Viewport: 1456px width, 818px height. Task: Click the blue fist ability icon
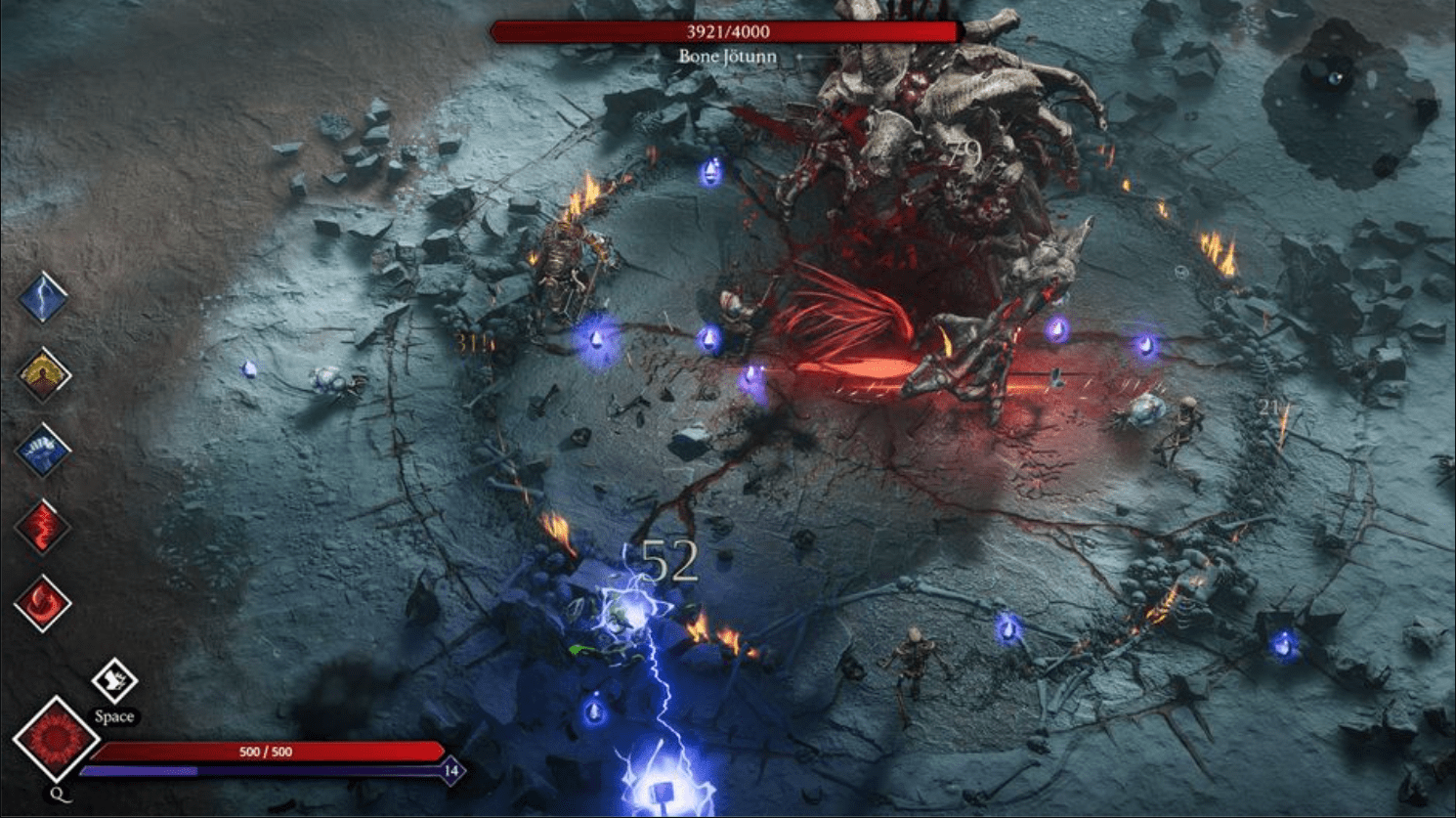[41, 449]
